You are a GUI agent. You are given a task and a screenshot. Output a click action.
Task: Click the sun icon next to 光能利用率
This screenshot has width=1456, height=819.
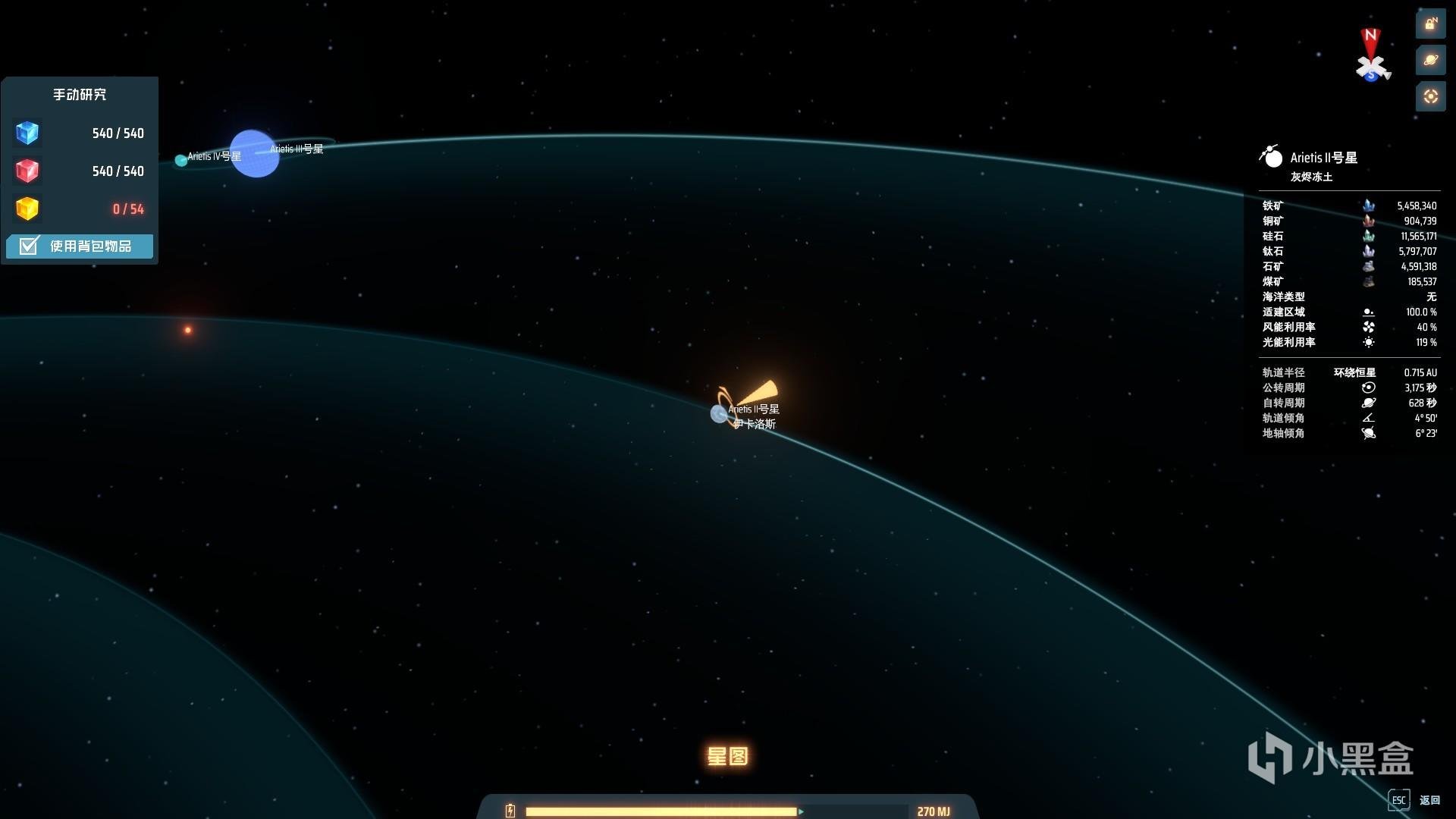(1368, 342)
